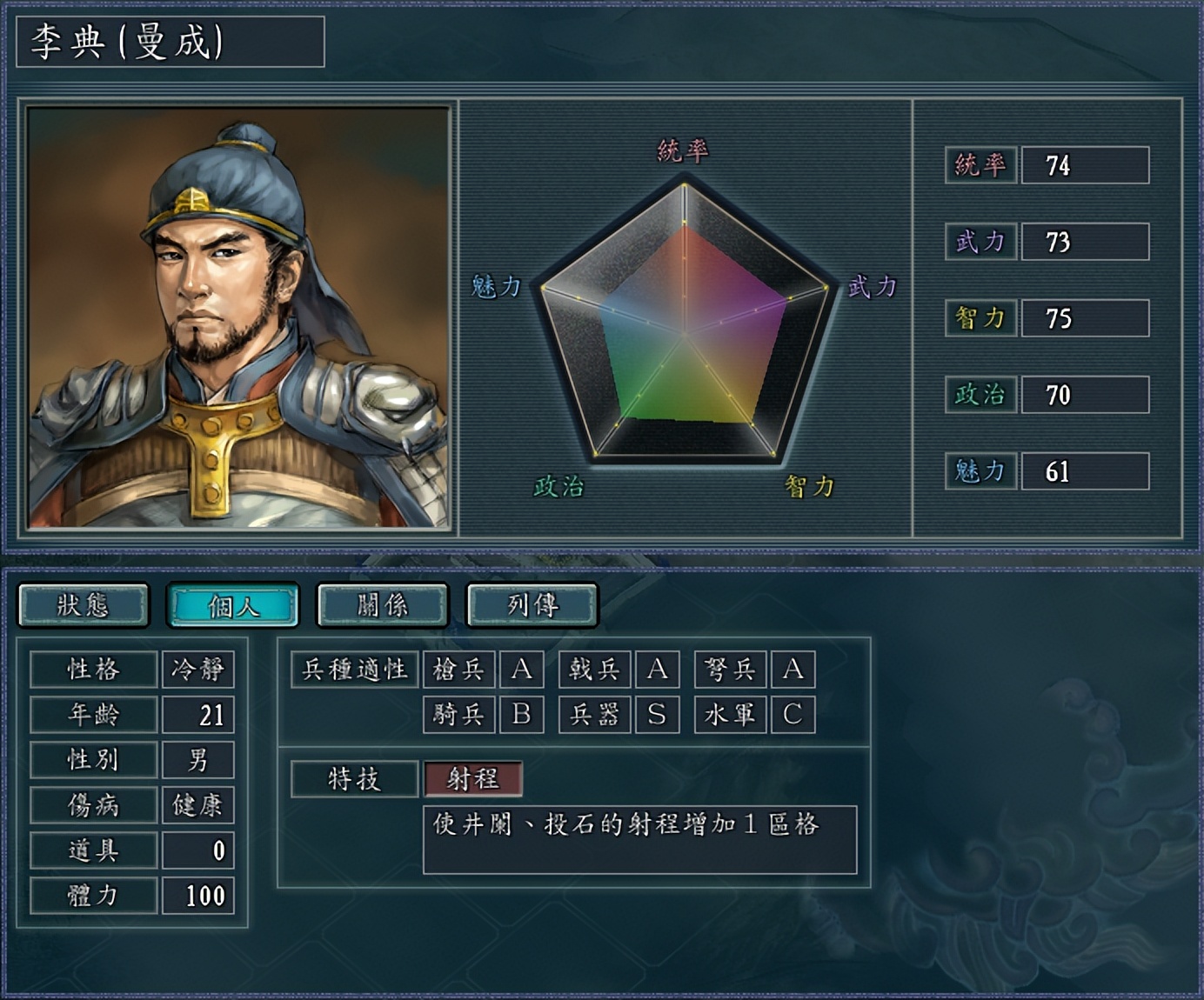Viewport: 1204px width, 1000px height.
Task: Select the 個人 (Personal) tab
Action: coord(235,605)
